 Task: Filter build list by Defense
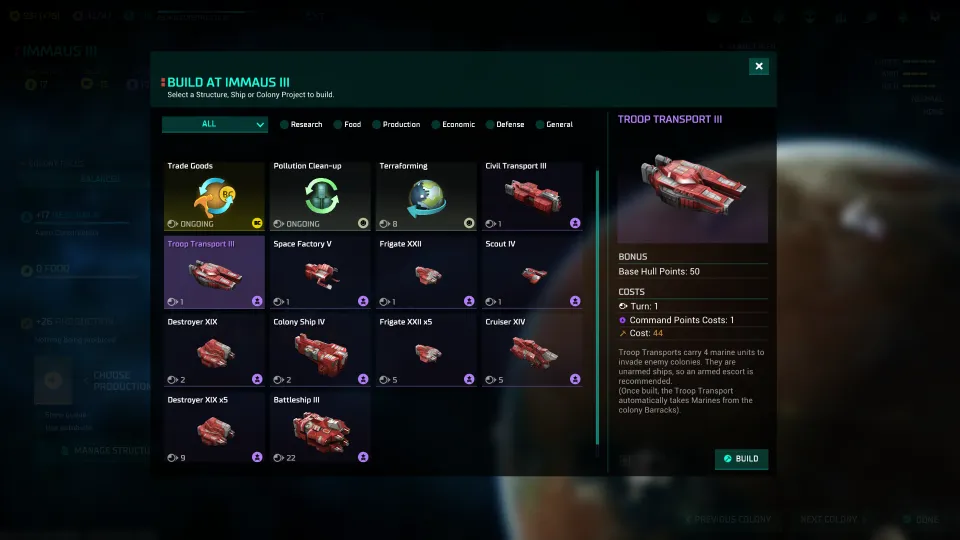[505, 125]
